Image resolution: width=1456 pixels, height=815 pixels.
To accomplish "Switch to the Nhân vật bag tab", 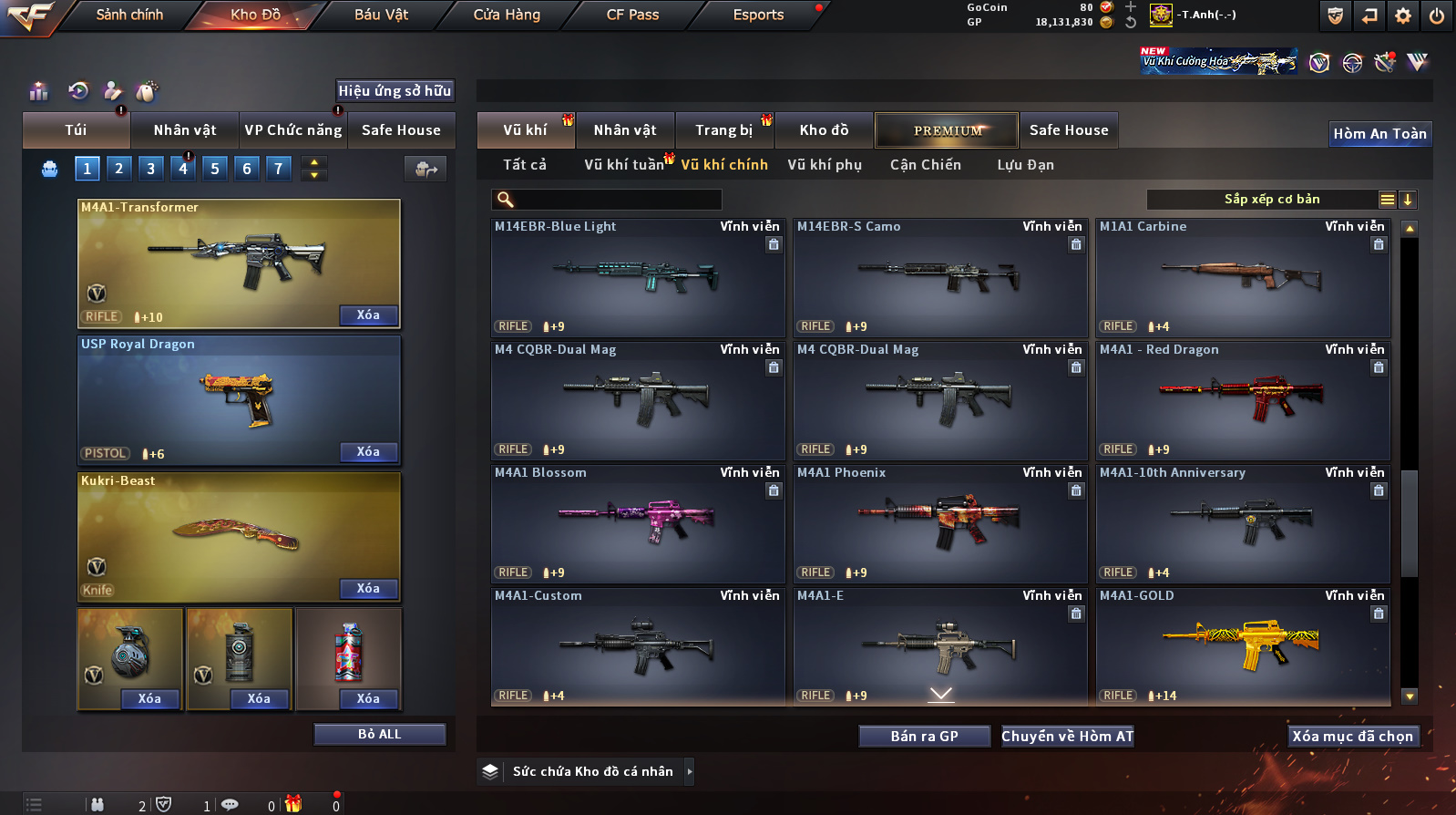I will coord(185,130).
